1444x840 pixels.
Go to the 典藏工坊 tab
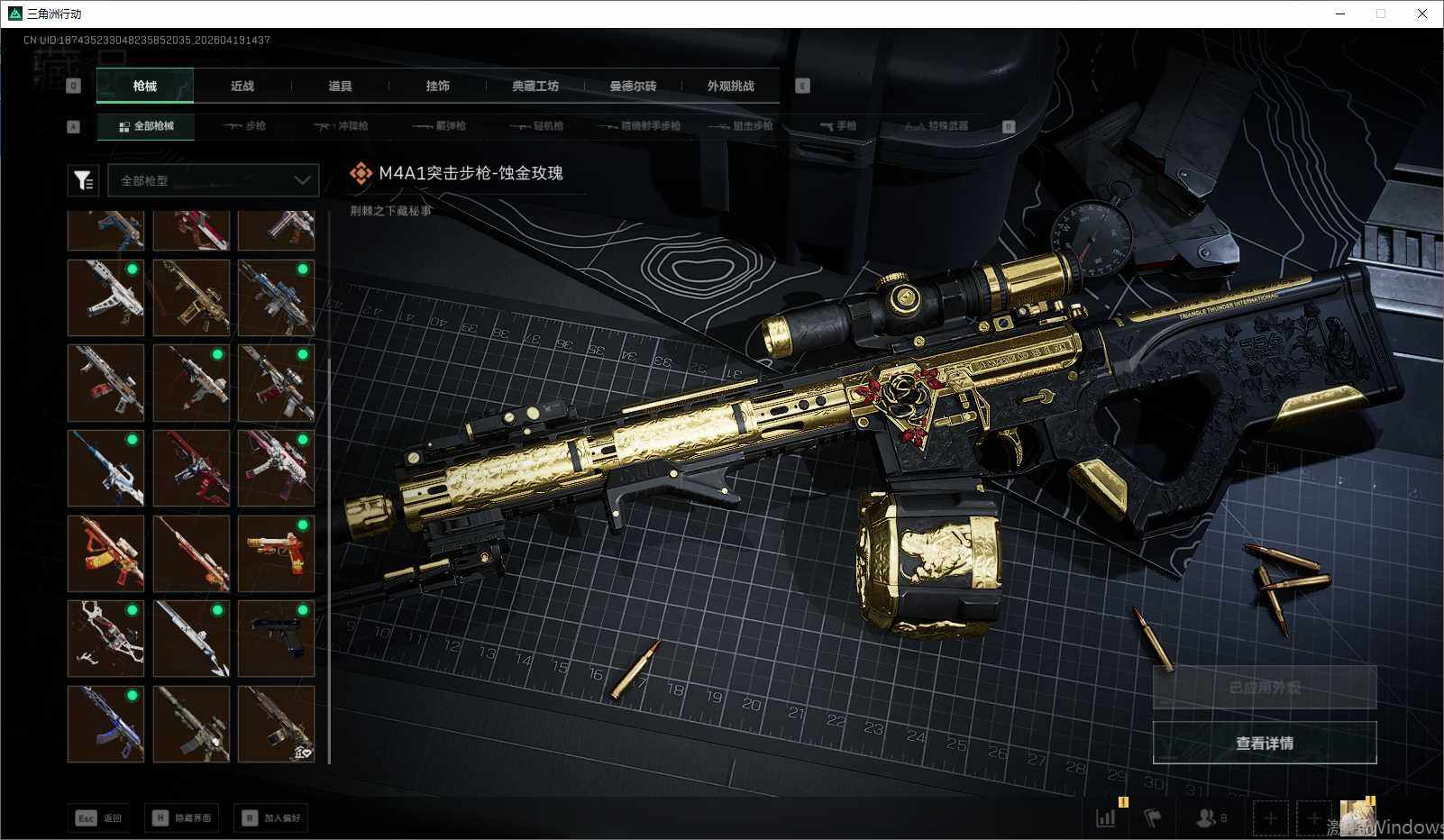click(x=535, y=86)
